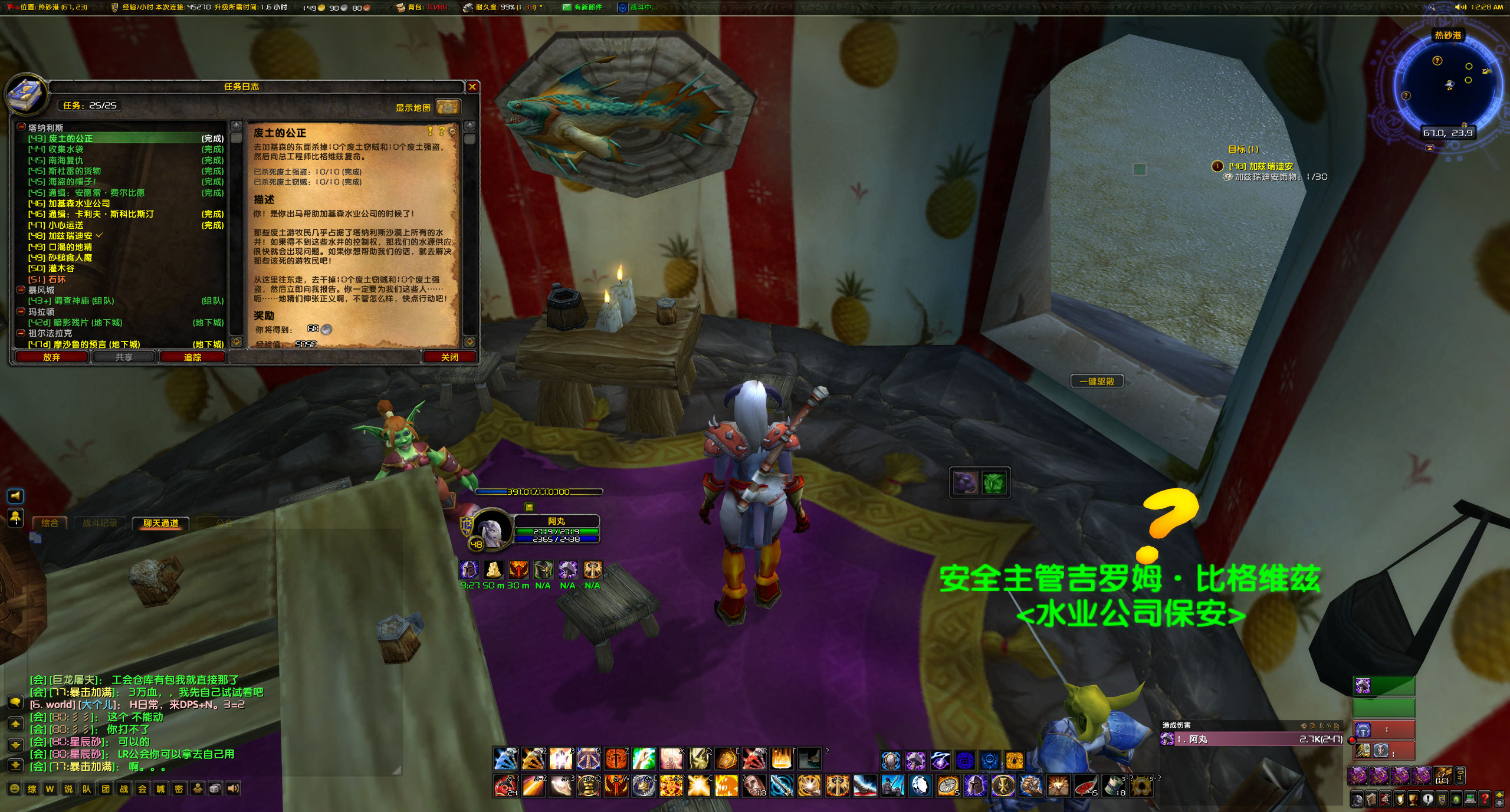The width and height of the screenshot is (1510, 812).
Task: Click the new mail envelope icon in top bar
Action: point(567,8)
